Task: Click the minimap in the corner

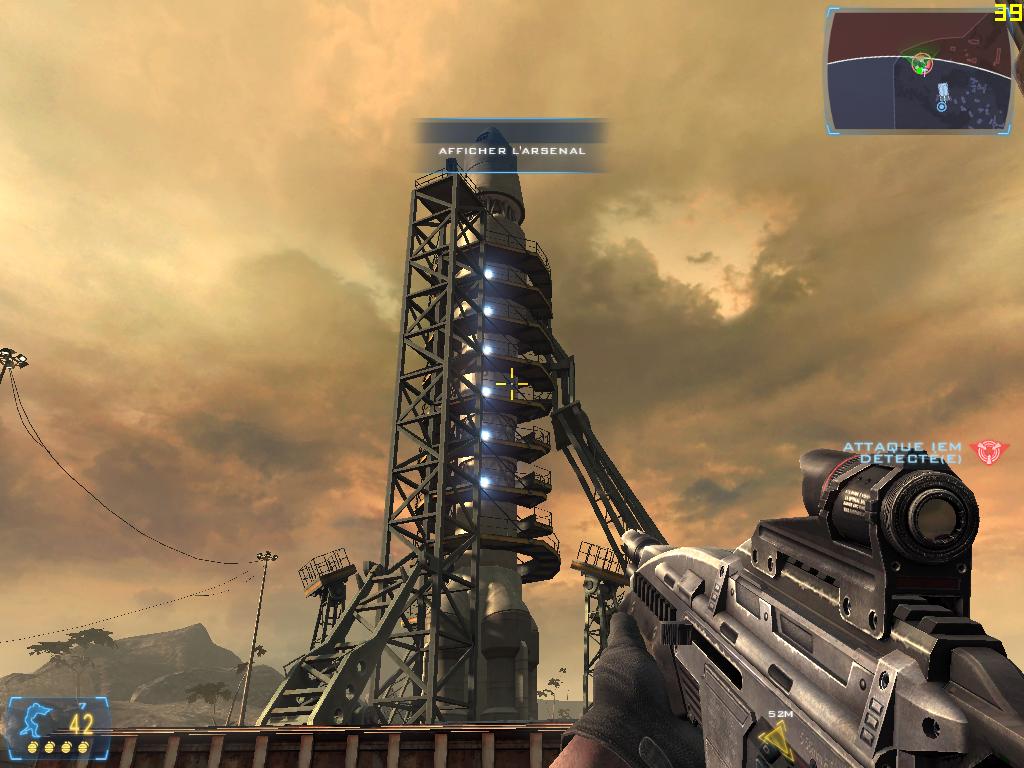Action: click(x=918, y=70)
